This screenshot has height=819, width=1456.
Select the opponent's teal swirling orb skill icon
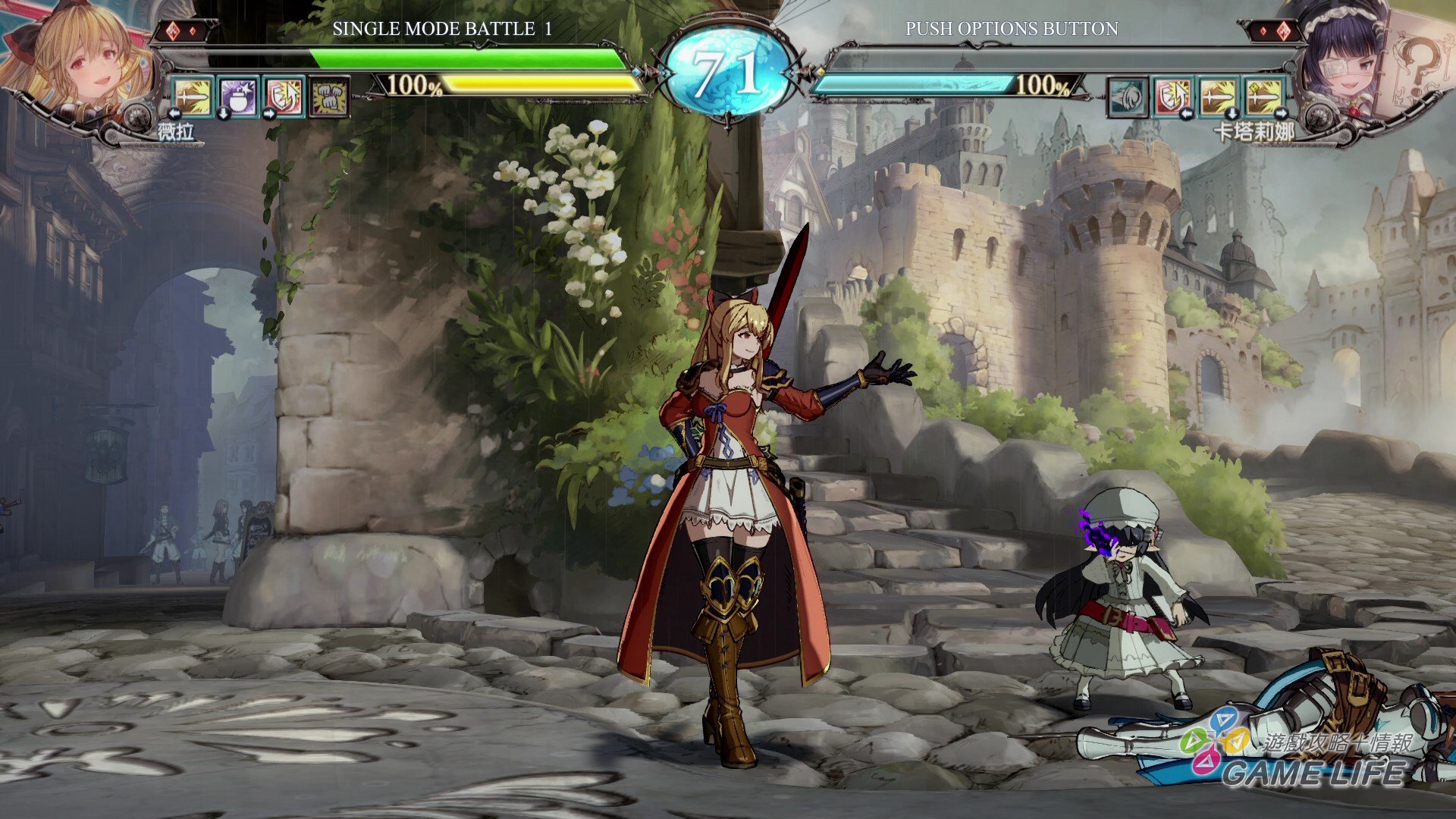pos(1128,97)
